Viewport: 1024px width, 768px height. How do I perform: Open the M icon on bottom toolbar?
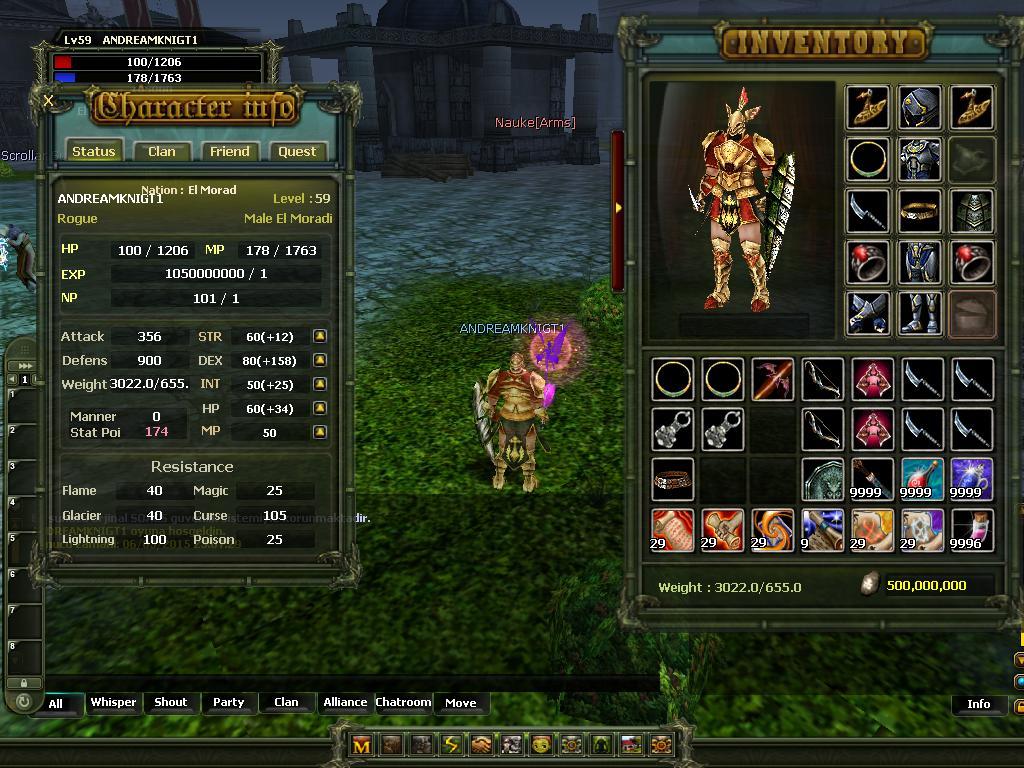[362, 745]
